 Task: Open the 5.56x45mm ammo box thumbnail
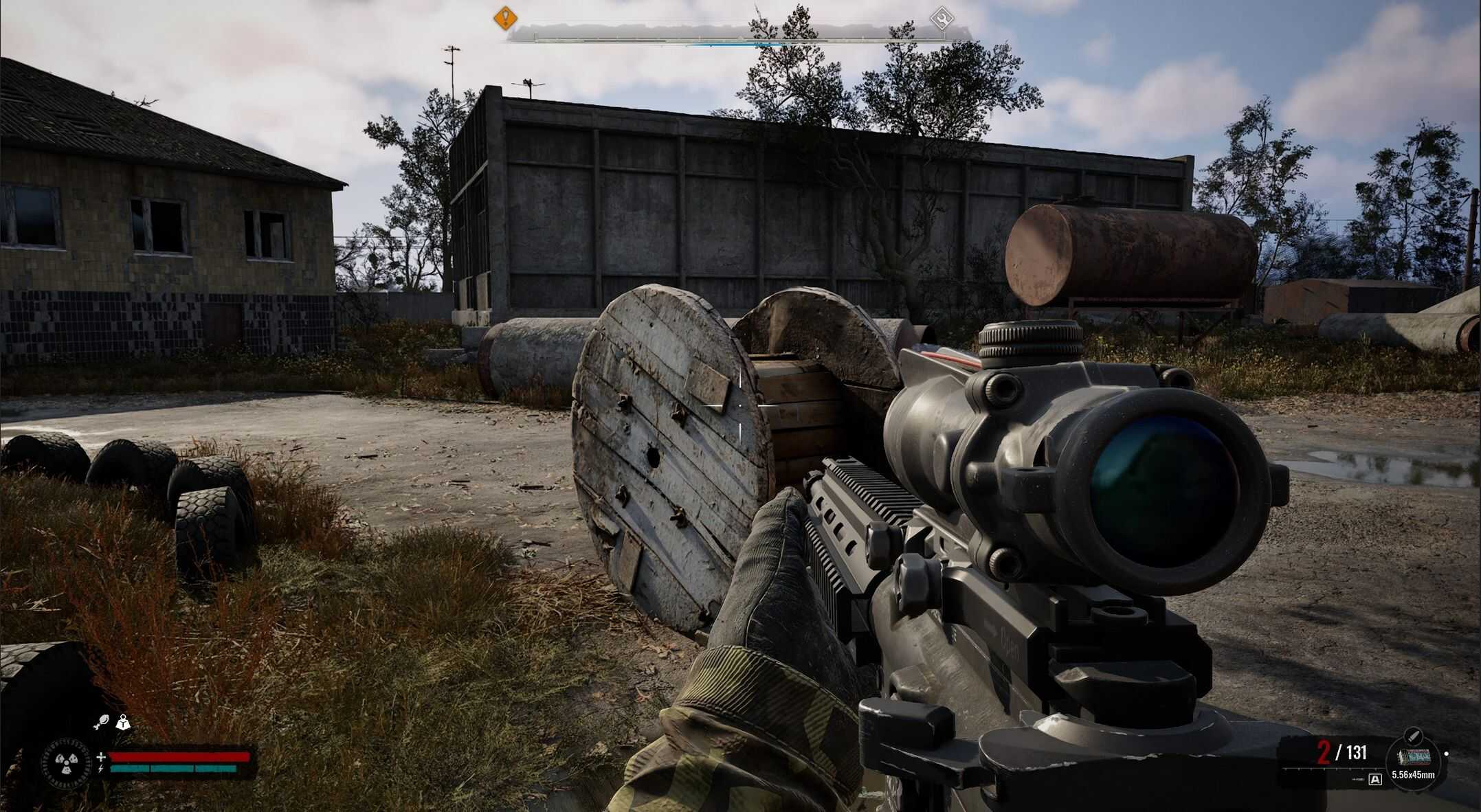(1414, 756)
